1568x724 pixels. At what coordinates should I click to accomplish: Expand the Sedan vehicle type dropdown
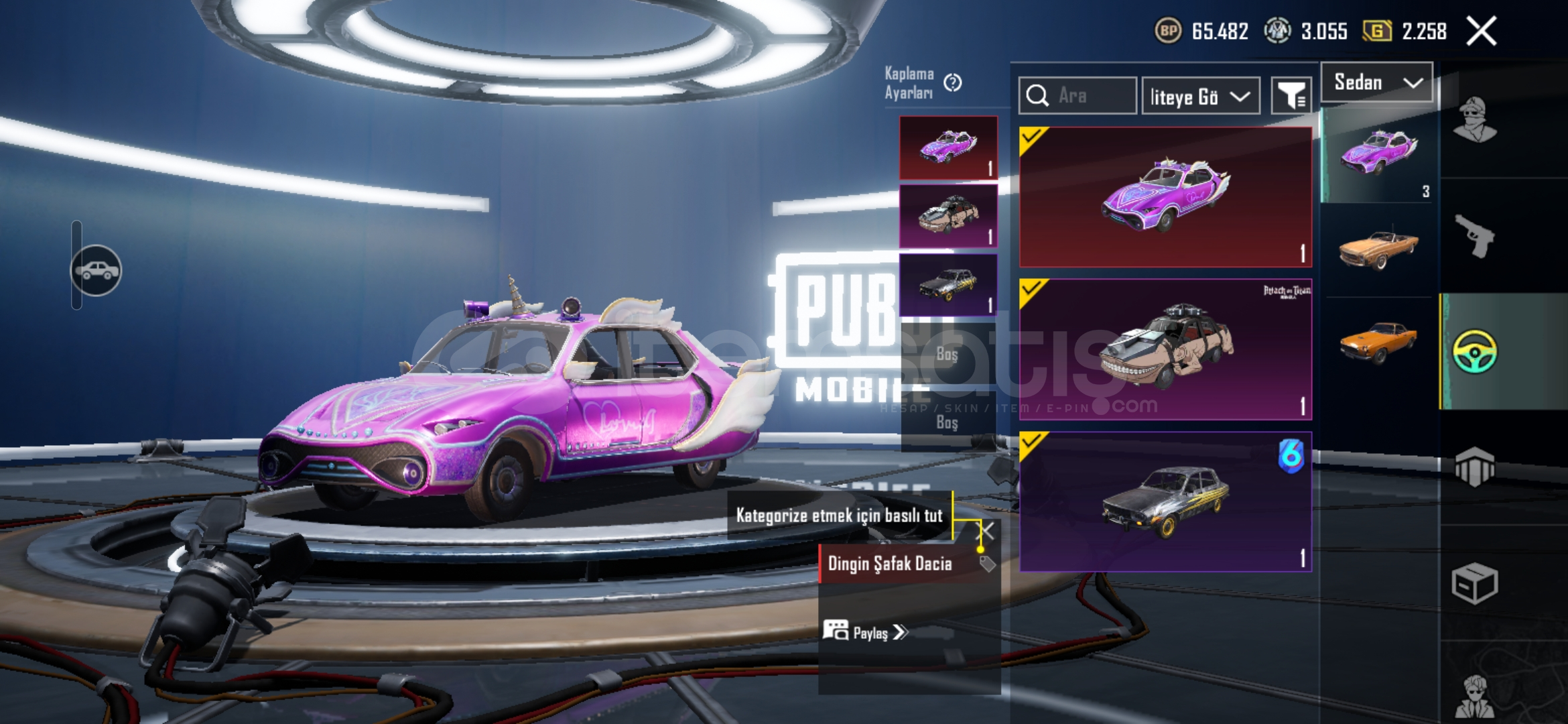click(1377, 82)
